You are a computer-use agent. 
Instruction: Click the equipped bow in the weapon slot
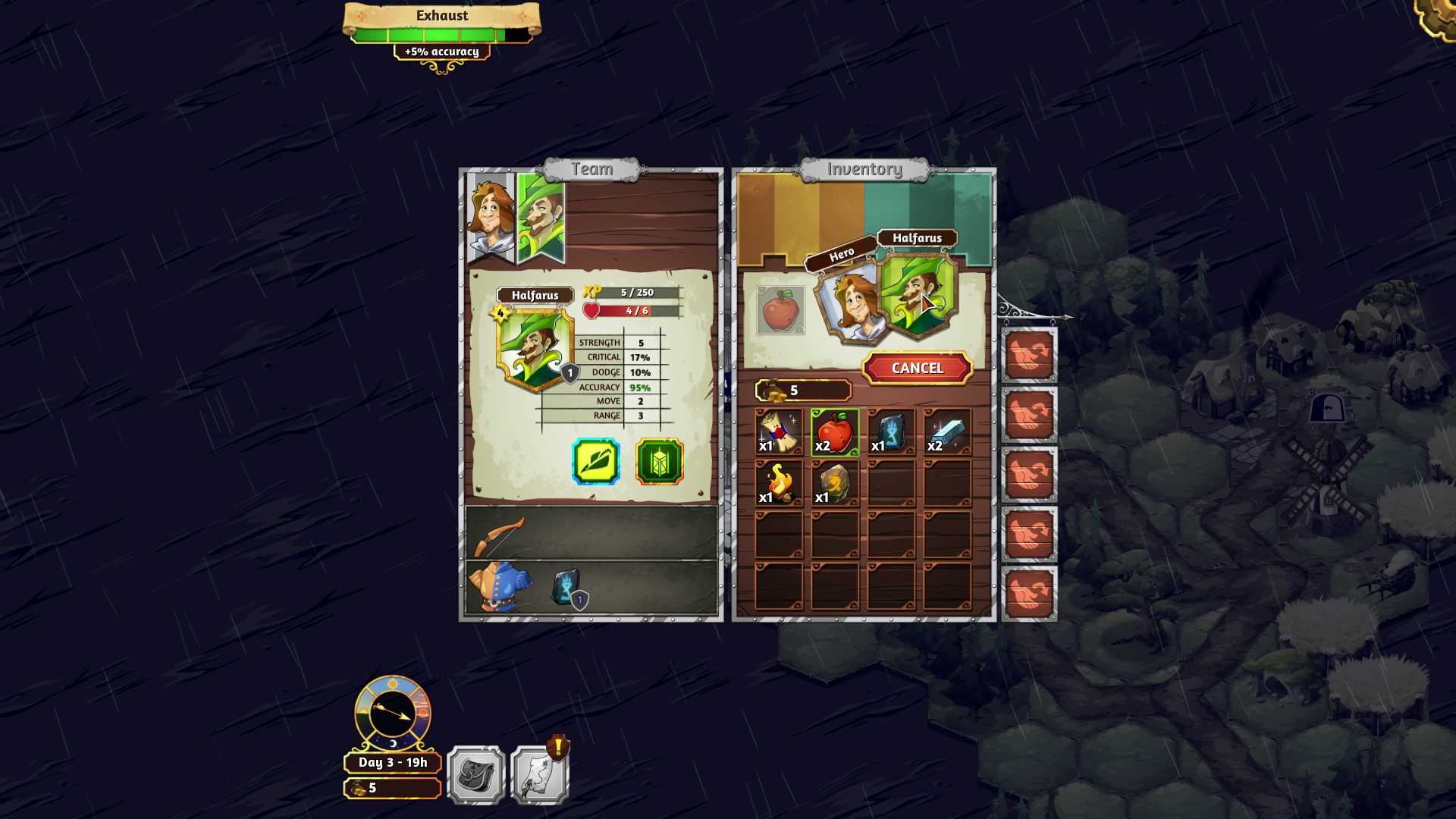tap(502, 533)
